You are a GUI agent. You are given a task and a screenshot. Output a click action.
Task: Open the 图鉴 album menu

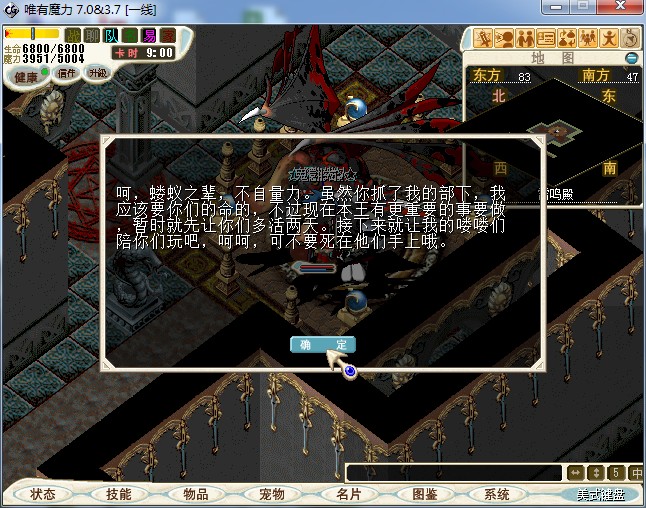pos(423,494)
